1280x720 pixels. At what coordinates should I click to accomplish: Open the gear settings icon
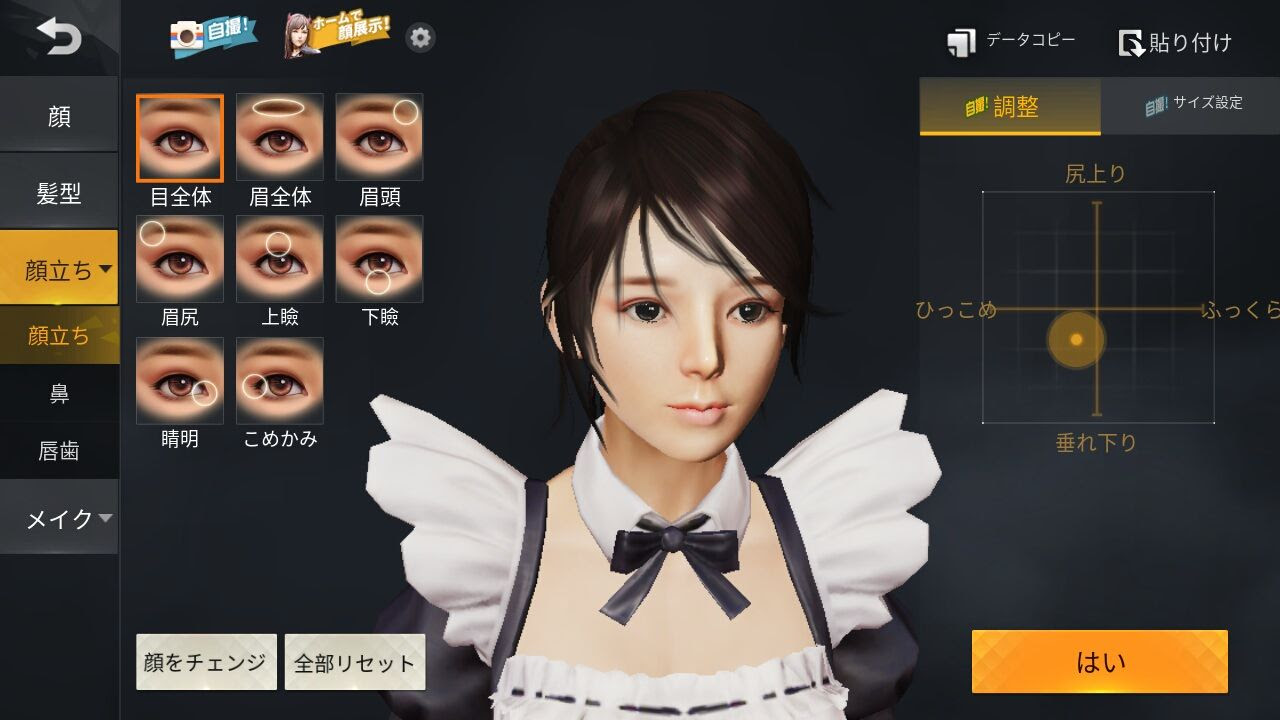[x=421, y=38]
